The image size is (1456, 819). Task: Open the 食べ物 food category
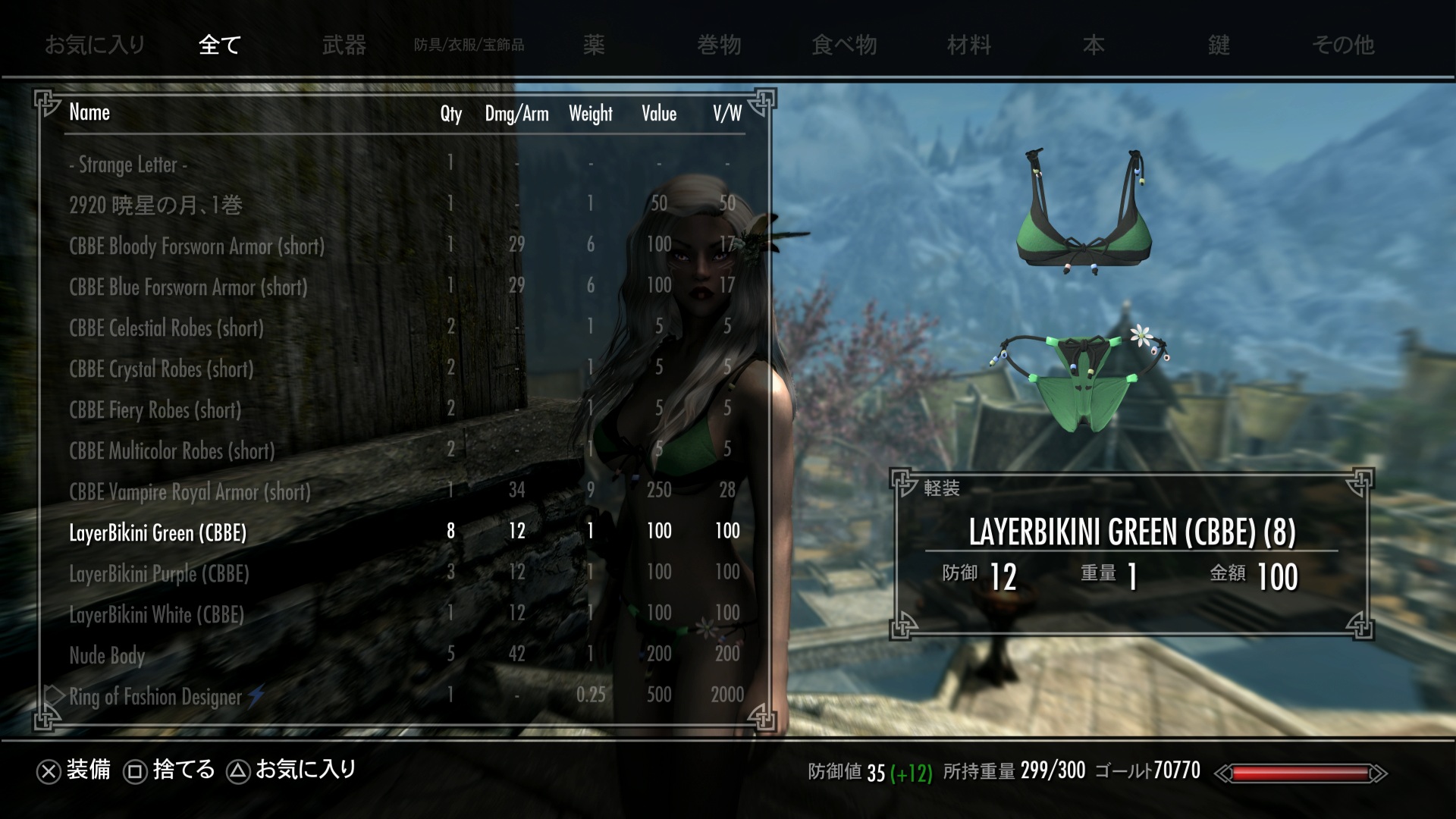tap(844, 45)
